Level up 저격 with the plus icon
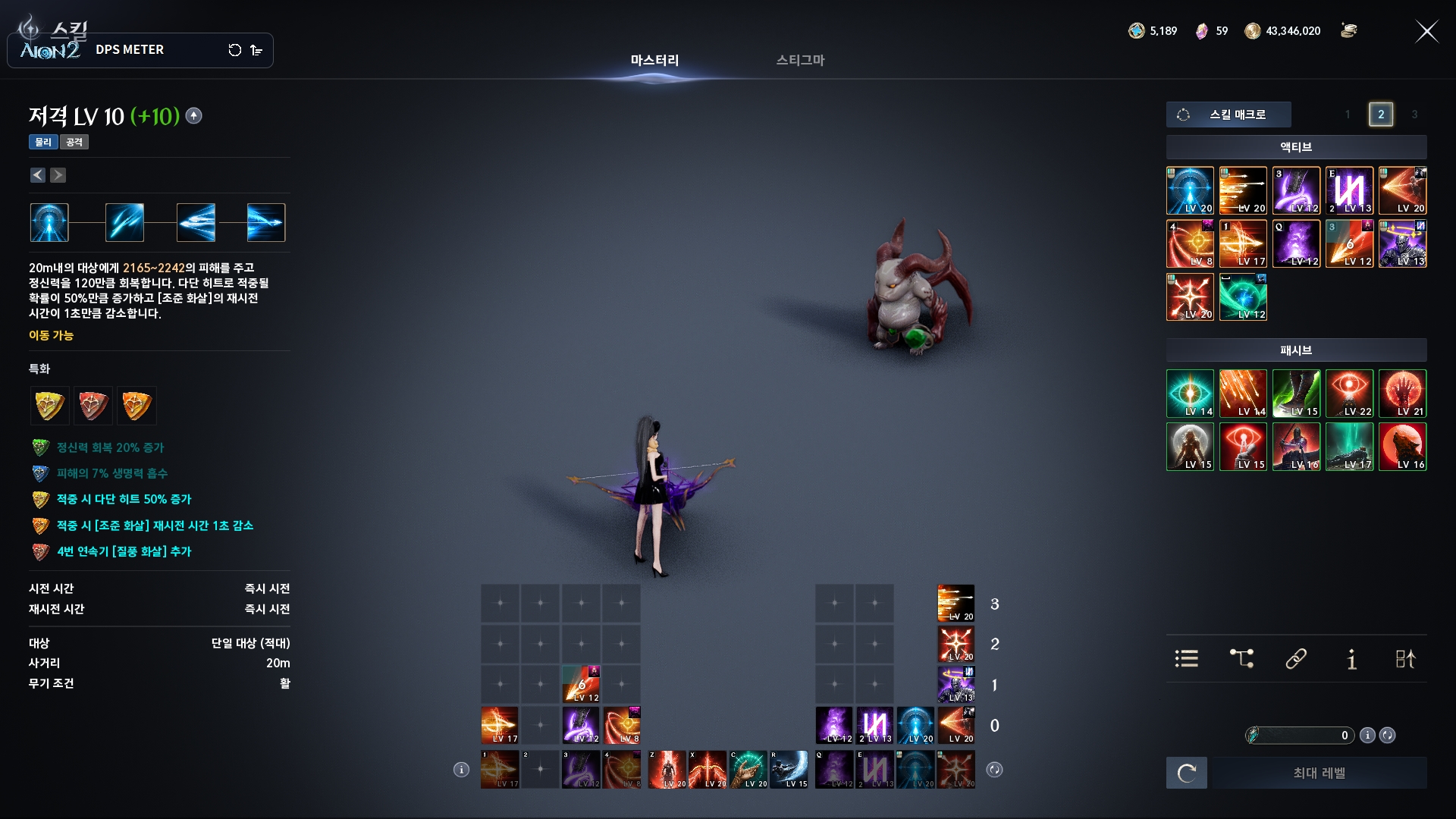Image resolution: width=1456 pixels, height=819 pixels. (194, 116)
